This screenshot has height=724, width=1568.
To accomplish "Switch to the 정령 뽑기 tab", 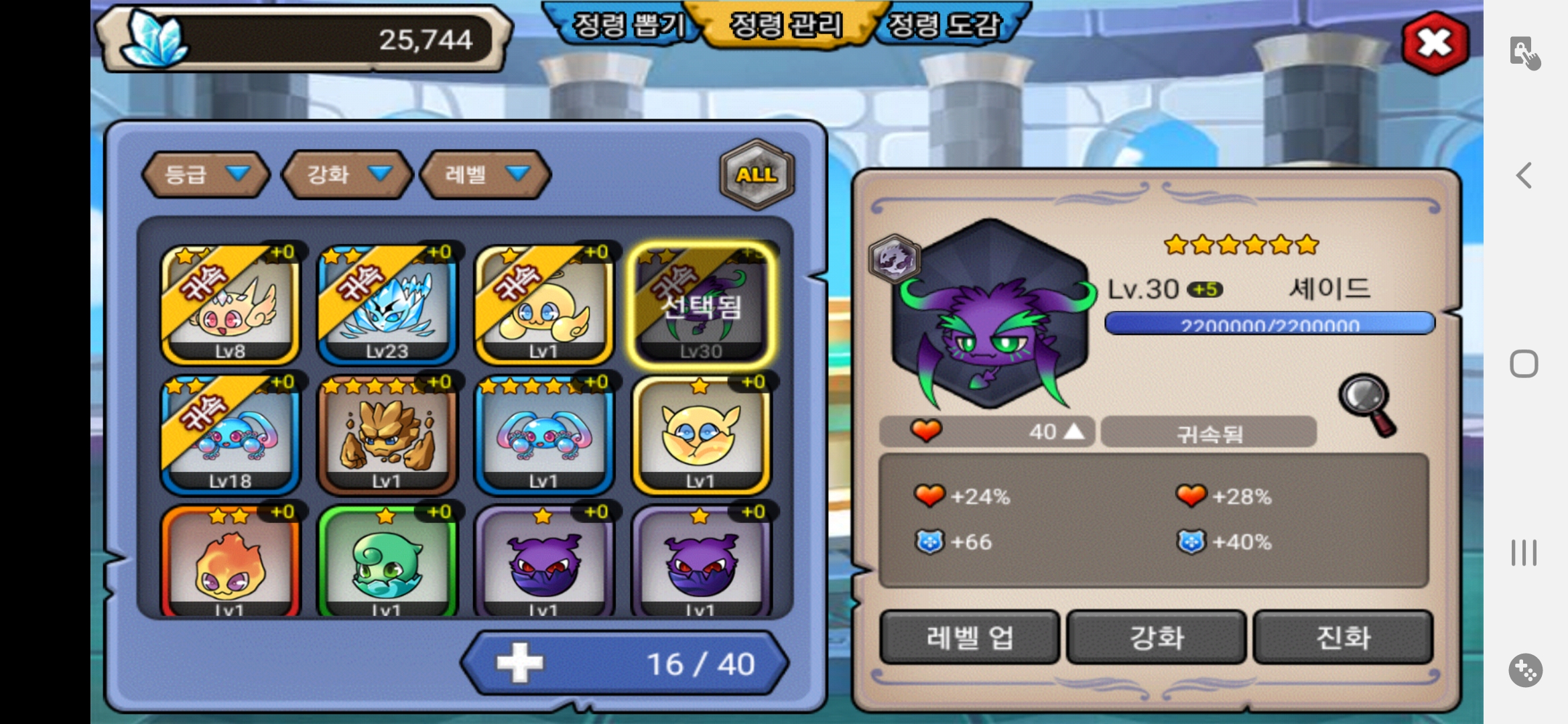I will [x=628, y=25].
